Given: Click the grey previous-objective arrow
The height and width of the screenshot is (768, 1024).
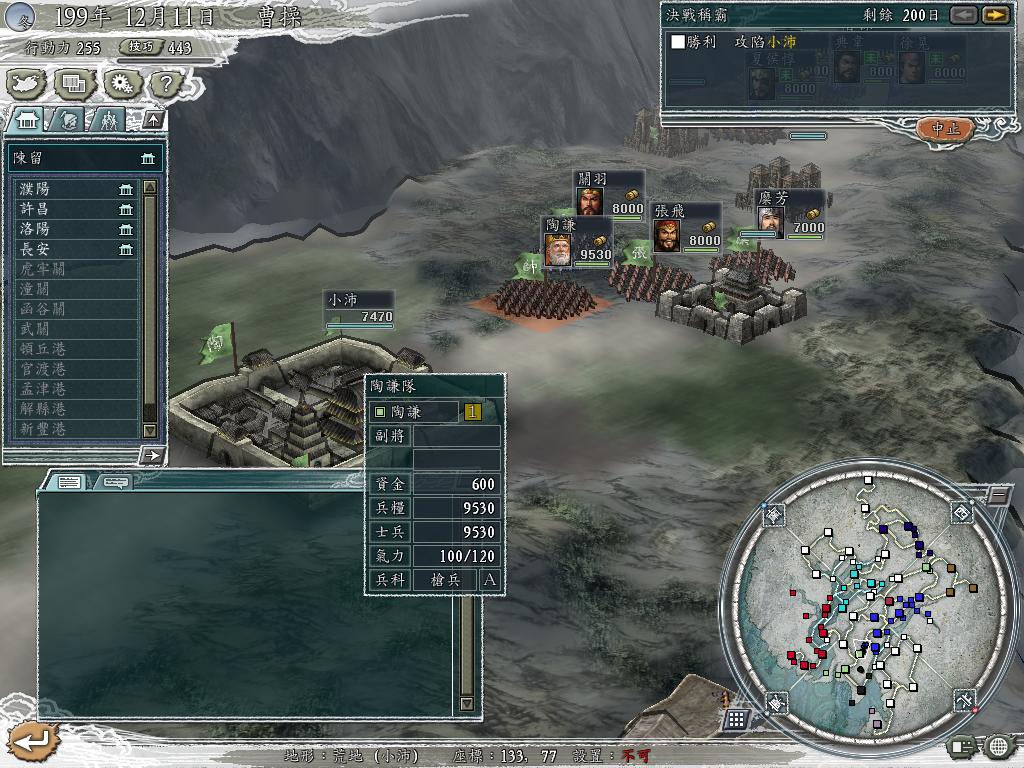Looking at the screenshot, I should (x=963, y=15).
